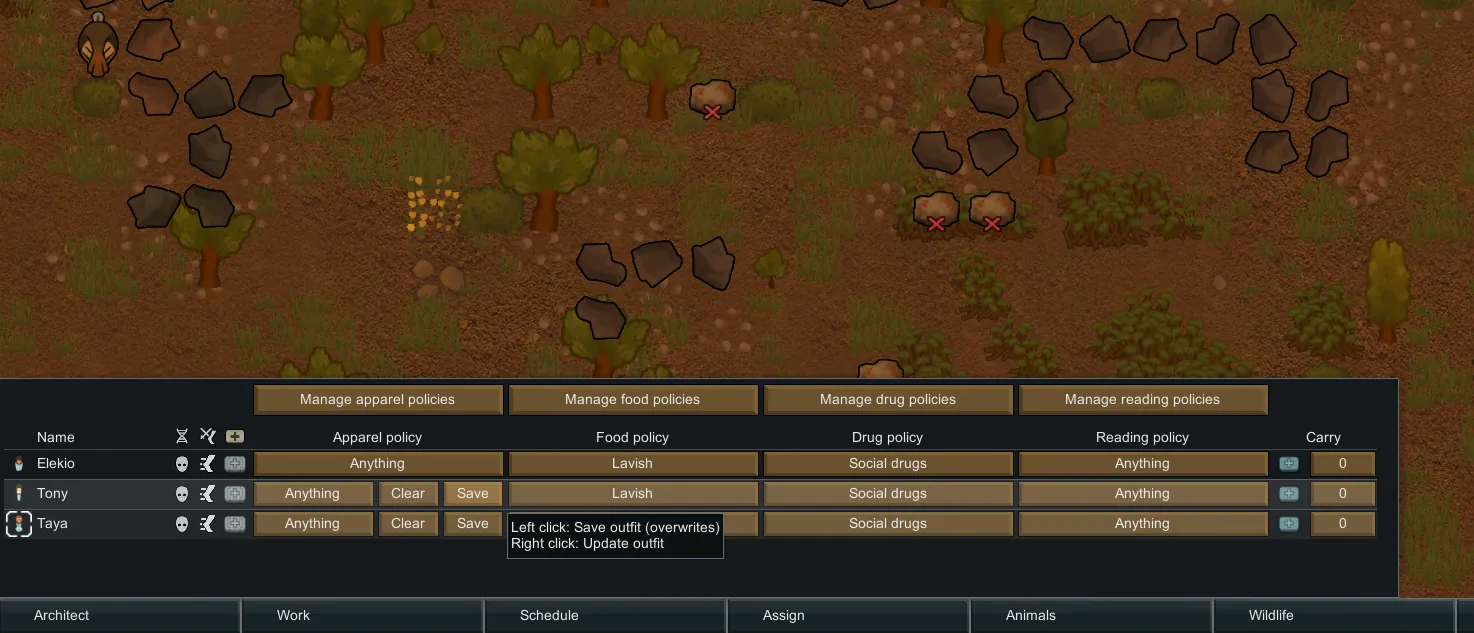Show the Wildlife tab
1474x633 pixels.
pos(1270,616)
